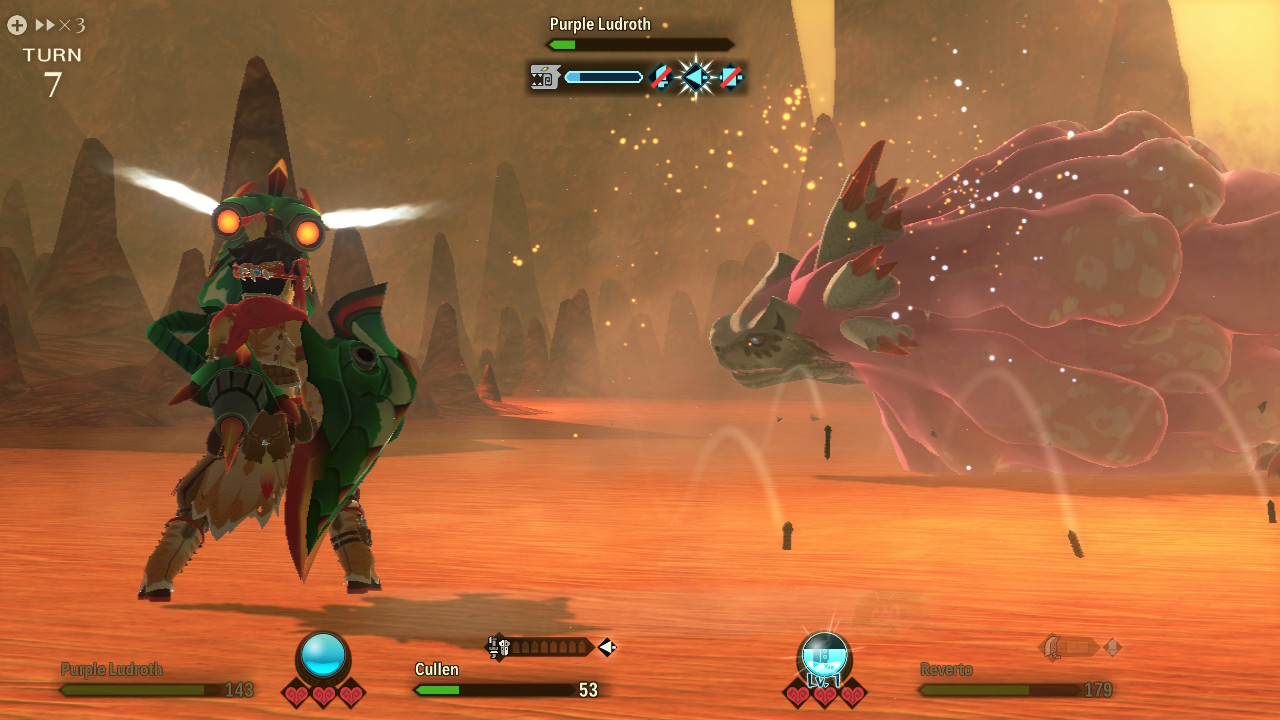The width and height of the screenshot is (1280, 720).
Task: Click Cullen's name label above his health bar
Action: click(436, 668)
